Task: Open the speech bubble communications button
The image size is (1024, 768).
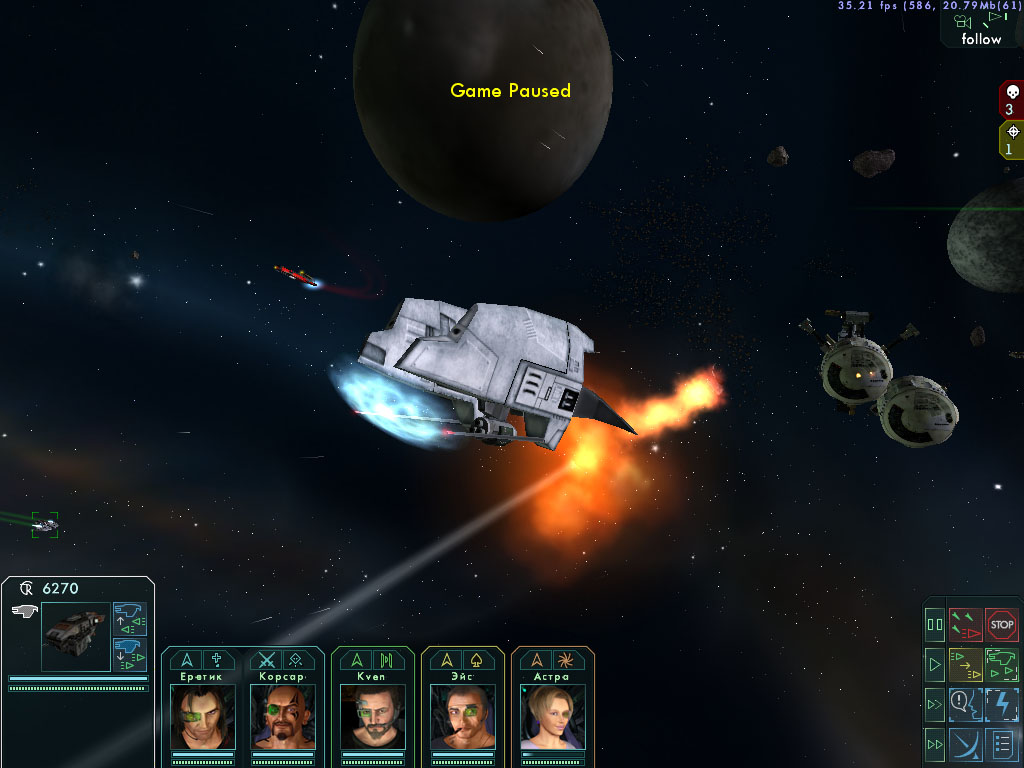Action: tap(965, 704)
